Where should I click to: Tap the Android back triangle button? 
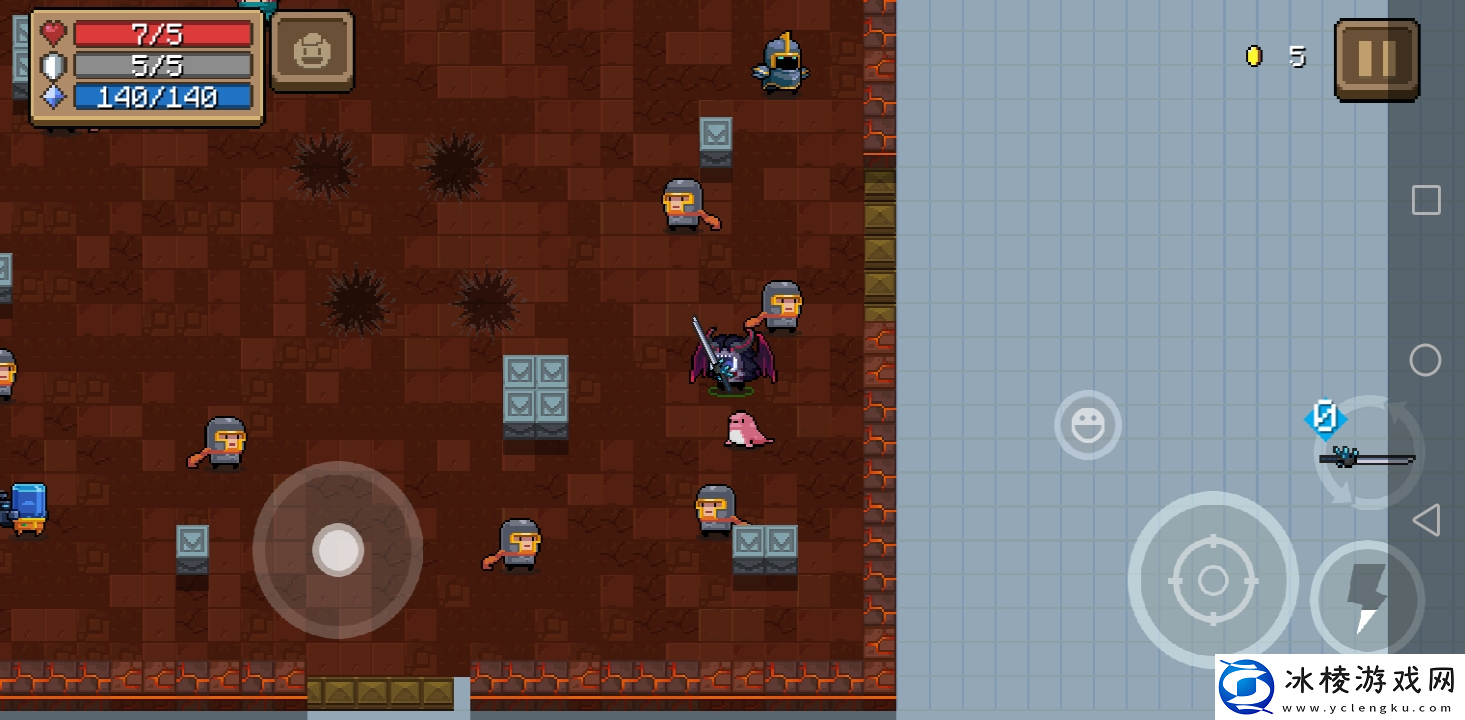(1426, 520)
